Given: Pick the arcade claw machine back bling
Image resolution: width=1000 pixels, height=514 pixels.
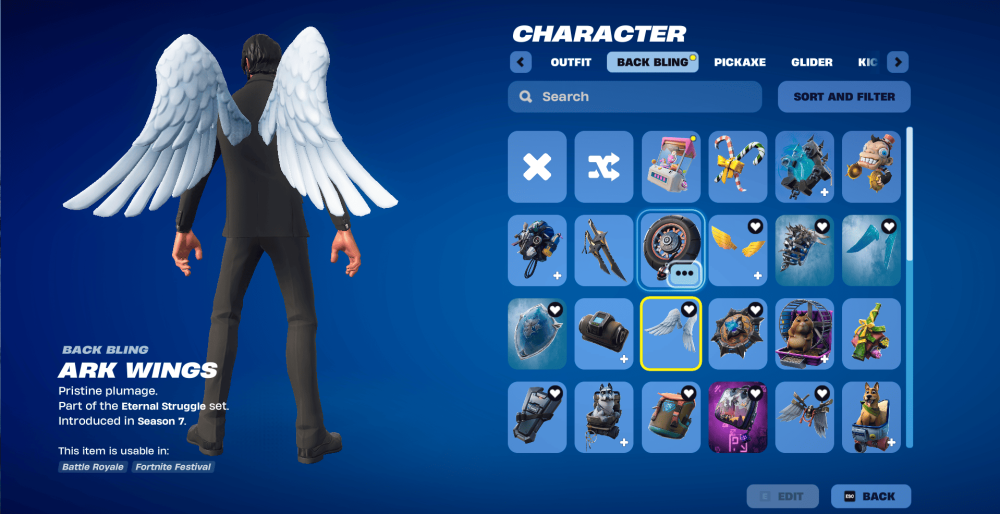Looking at the screenshot, I should point(670,167).
